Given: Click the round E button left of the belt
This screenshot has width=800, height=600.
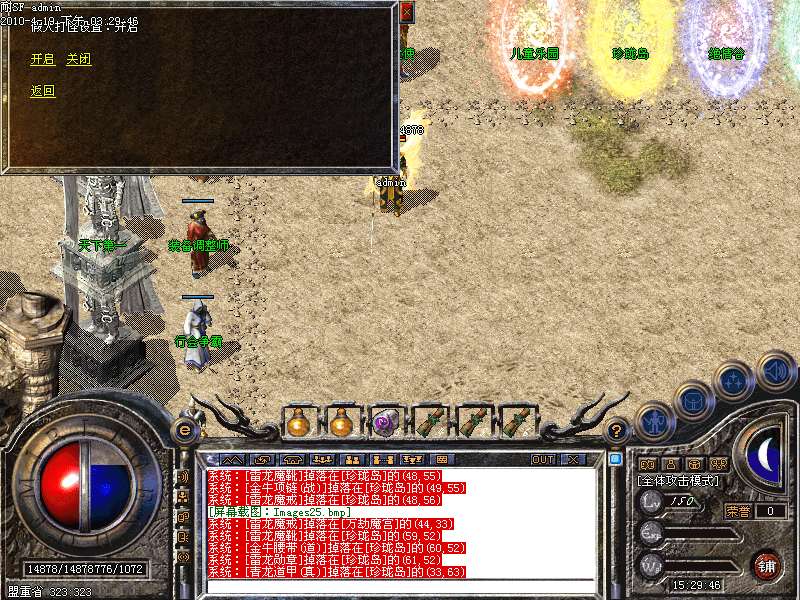Looking at the screenshot, I should [184, 430].
